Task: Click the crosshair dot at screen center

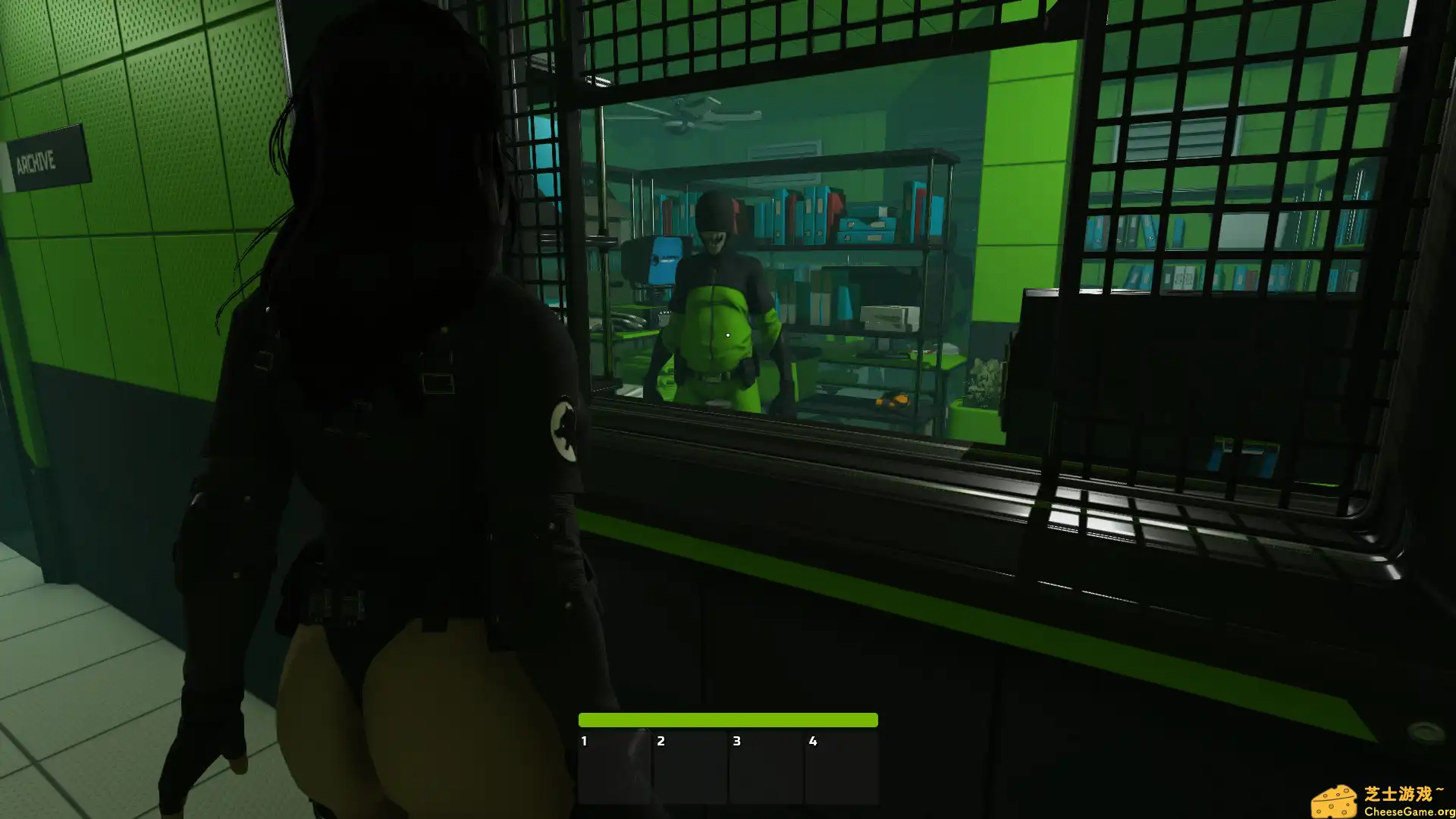Action: 728,334
